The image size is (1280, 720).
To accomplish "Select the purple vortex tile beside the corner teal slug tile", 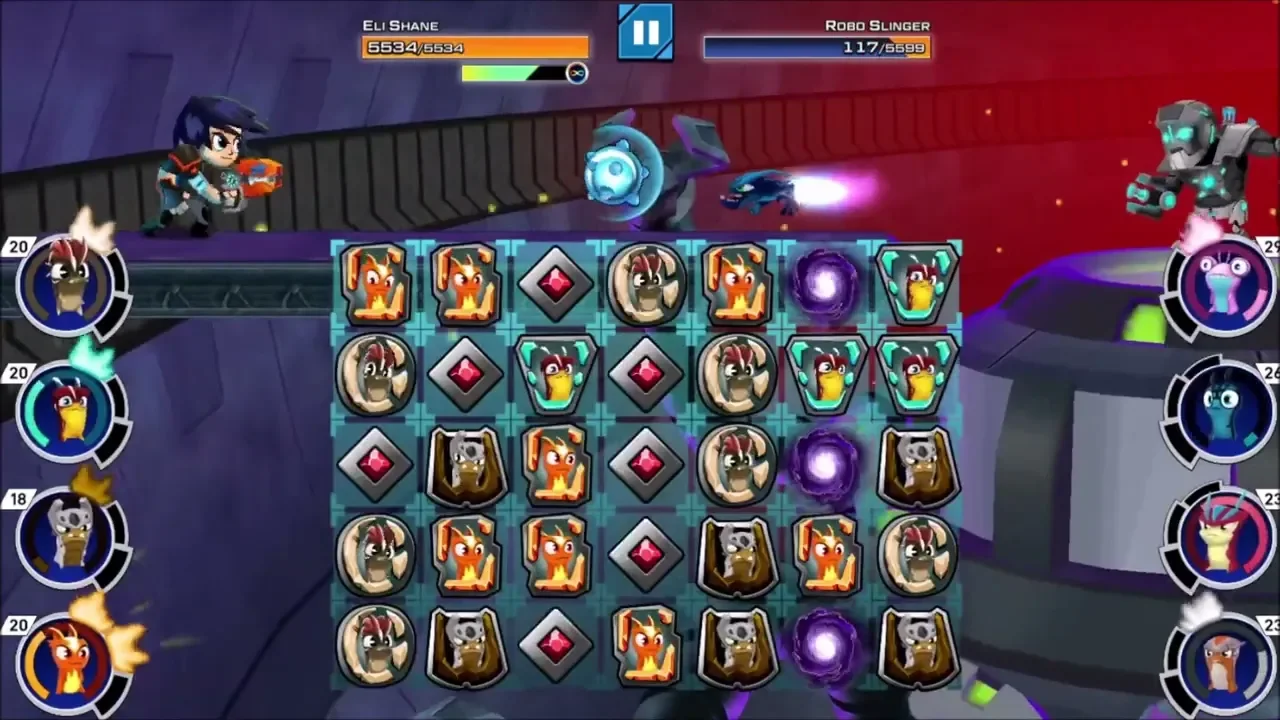I will (x=826, y=284).
